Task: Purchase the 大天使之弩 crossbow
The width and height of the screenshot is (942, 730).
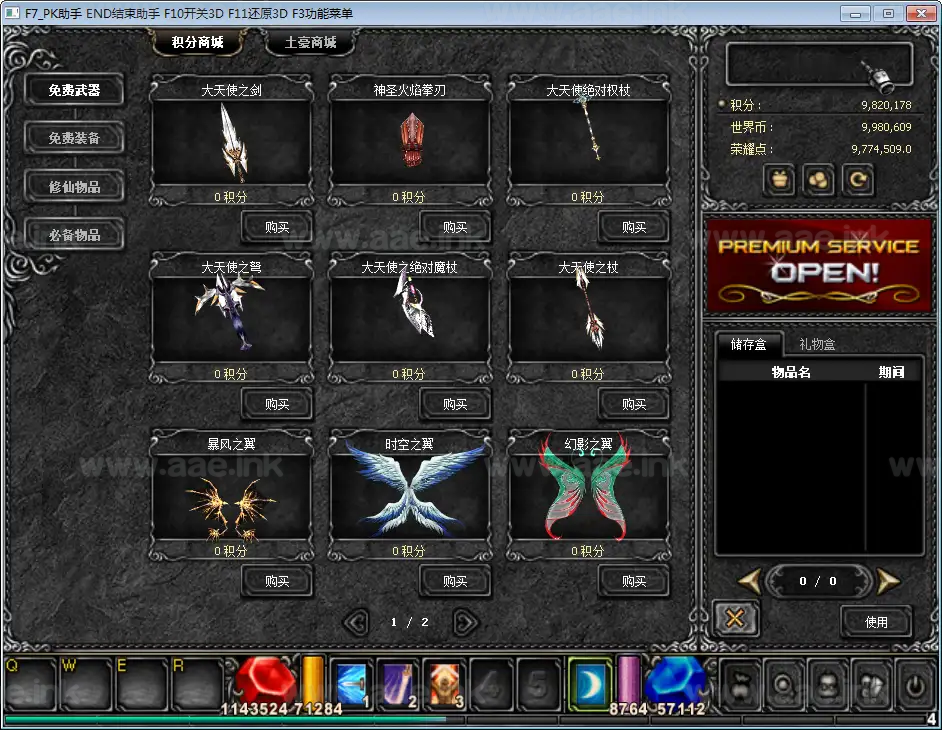Action: (277, 404)
